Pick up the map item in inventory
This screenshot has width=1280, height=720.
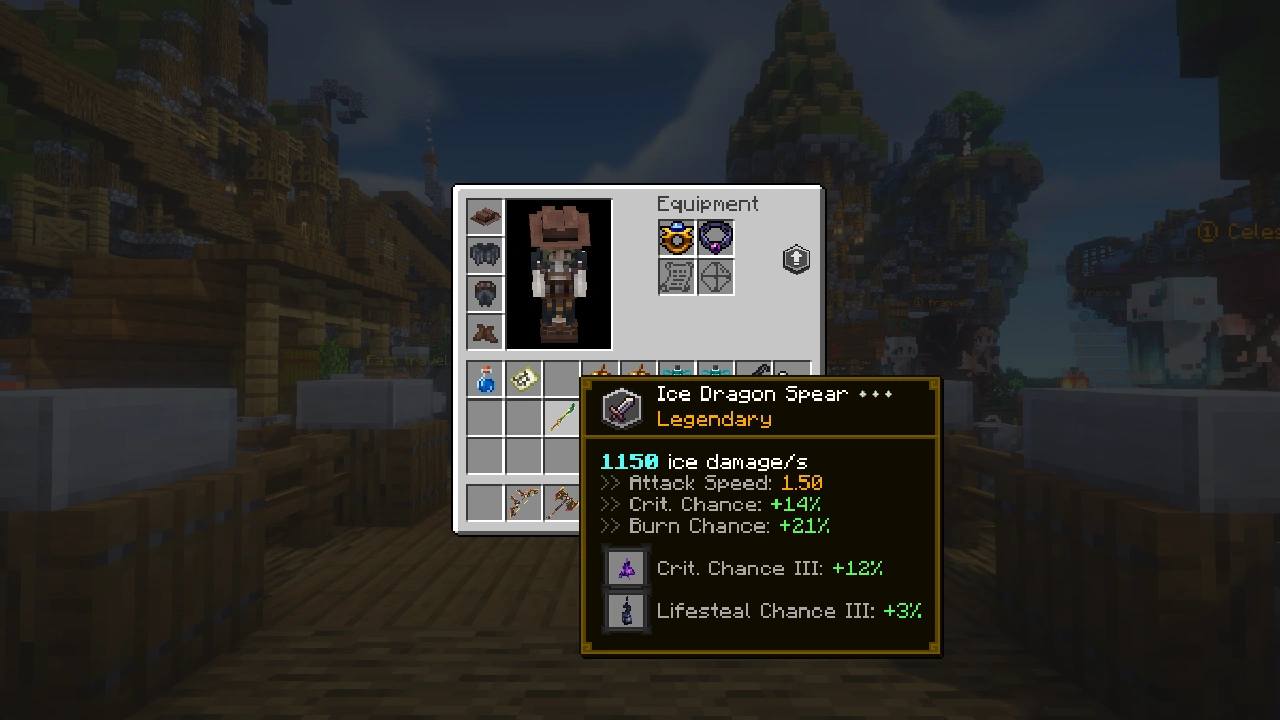pos(523,379)
